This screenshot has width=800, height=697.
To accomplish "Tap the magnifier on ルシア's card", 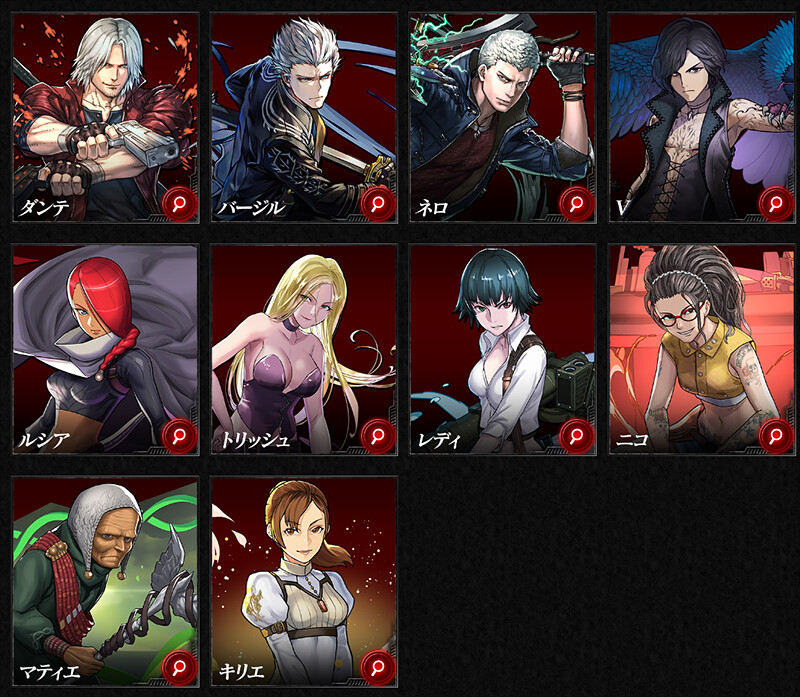I will 179,435.
